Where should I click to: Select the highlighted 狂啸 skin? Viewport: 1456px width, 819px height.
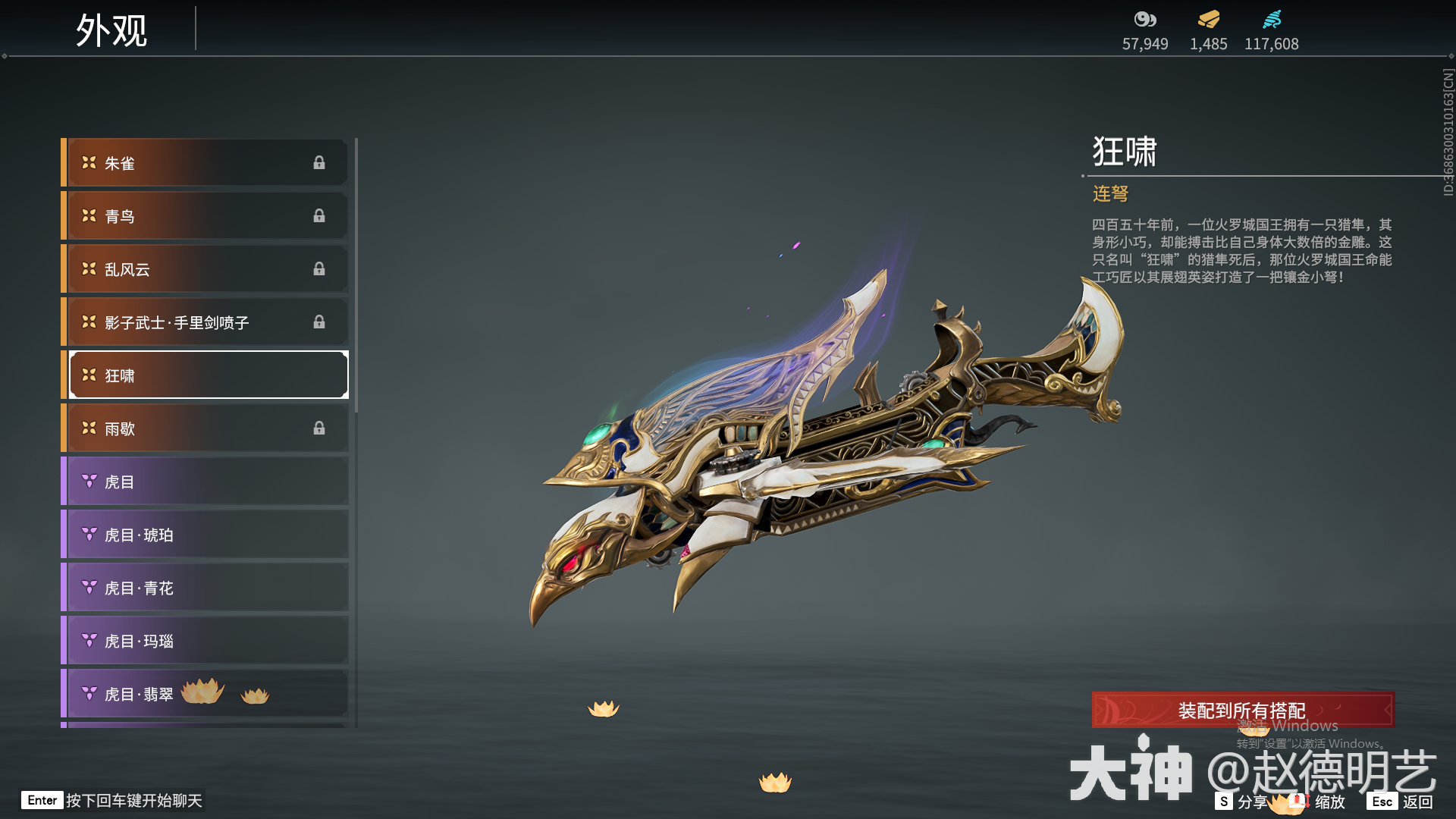[206, 375]
